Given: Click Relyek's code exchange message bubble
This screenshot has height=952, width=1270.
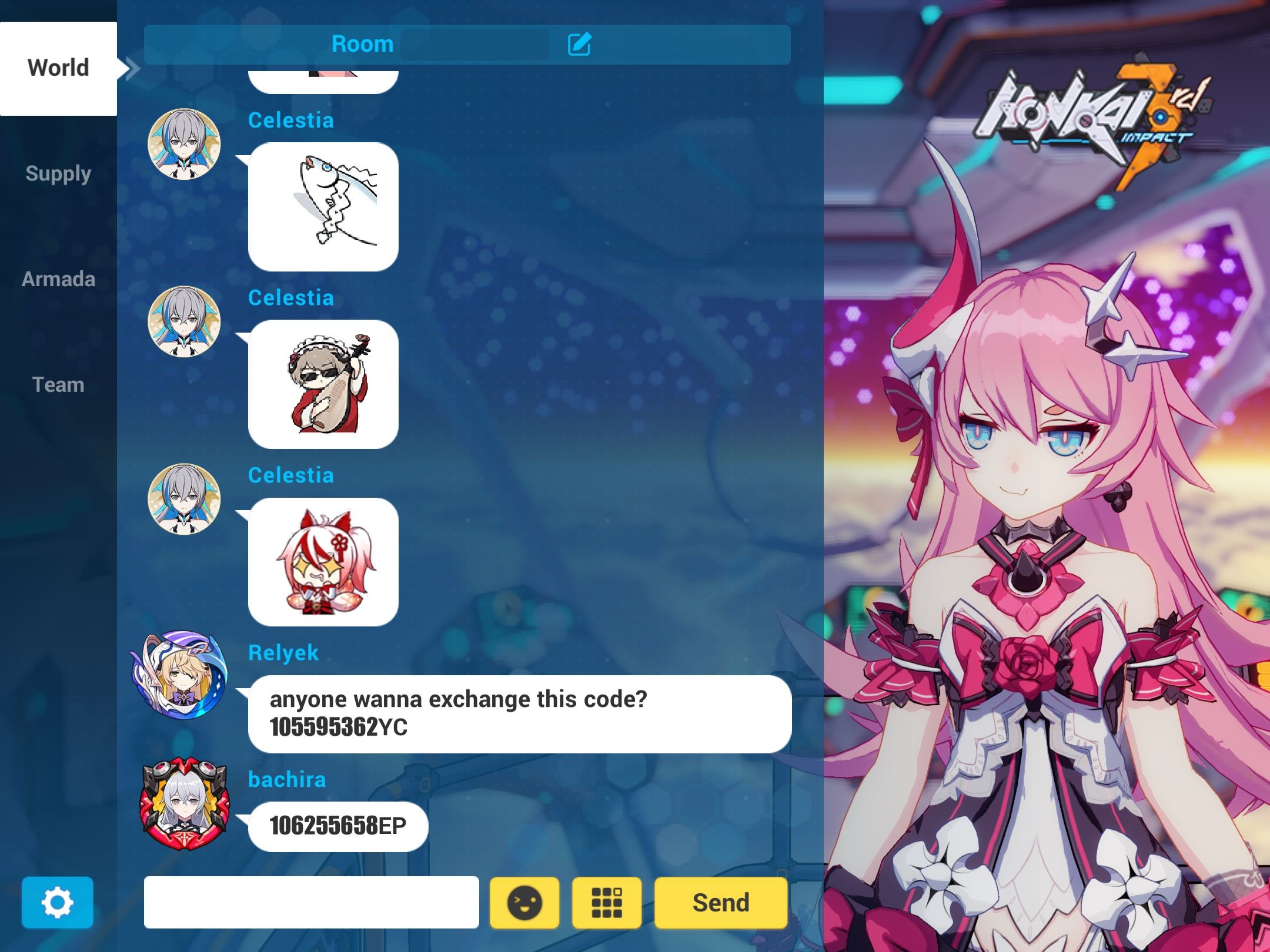Looking at the screenshot, I should [517, 713].
